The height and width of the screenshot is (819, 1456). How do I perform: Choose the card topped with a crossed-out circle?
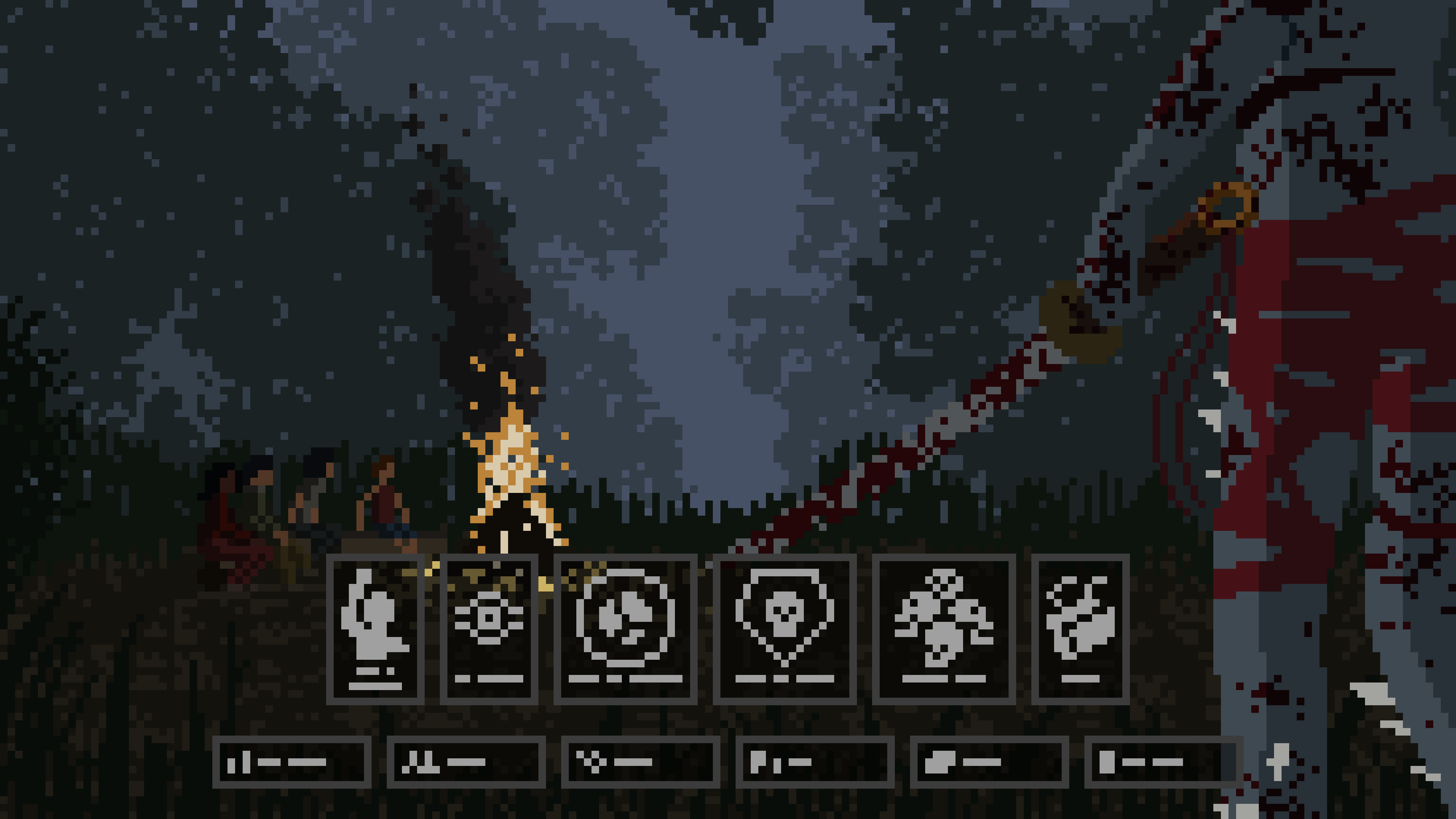[x=944, y=629]
